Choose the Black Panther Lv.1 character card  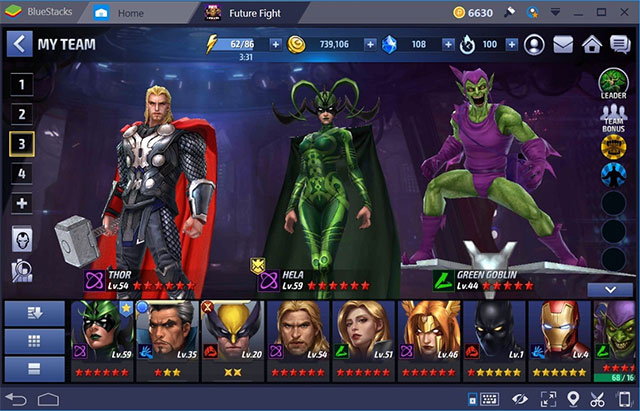(493, 340)
